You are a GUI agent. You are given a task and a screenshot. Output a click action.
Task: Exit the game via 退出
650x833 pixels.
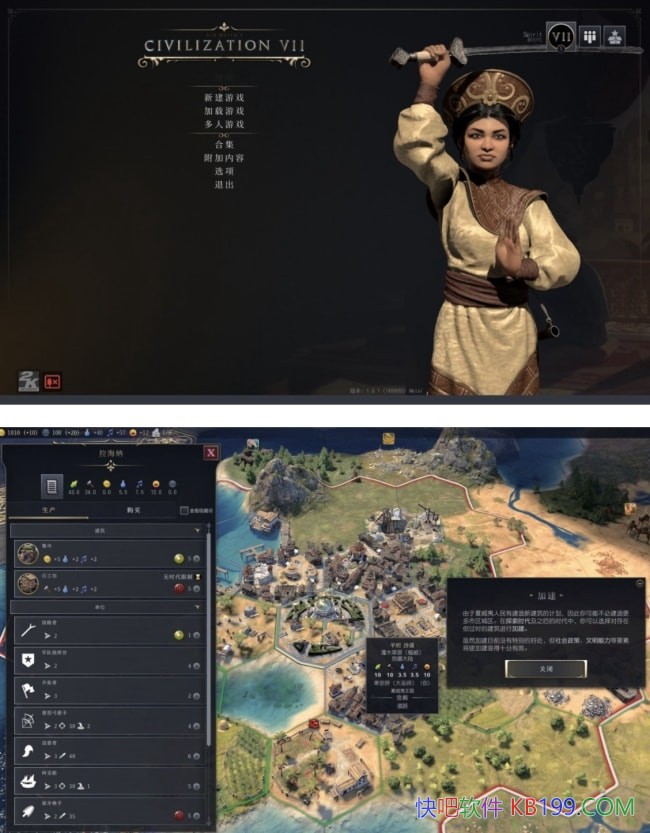tap(224, 185)
